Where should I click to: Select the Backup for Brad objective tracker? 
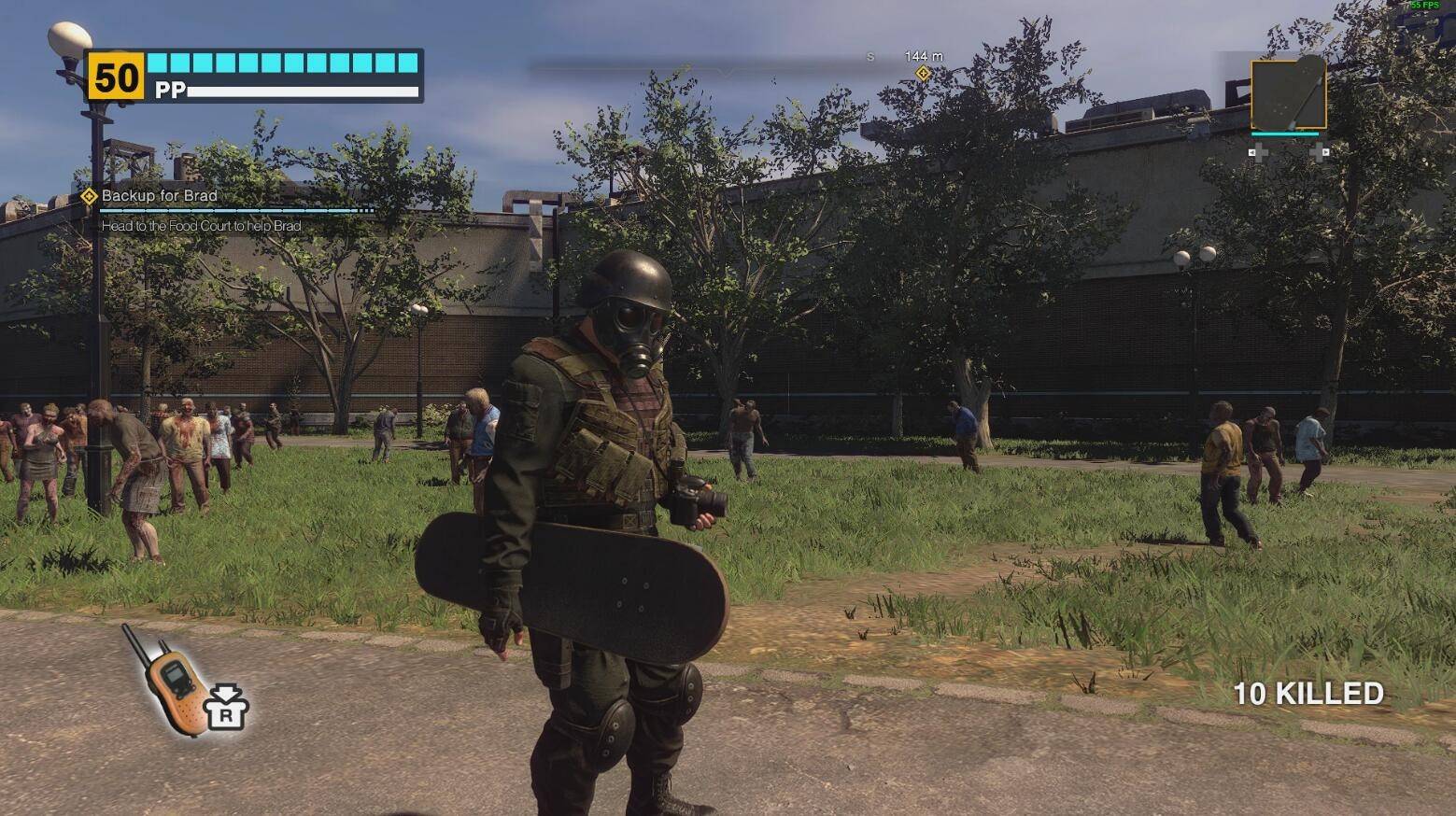[159, 196]
